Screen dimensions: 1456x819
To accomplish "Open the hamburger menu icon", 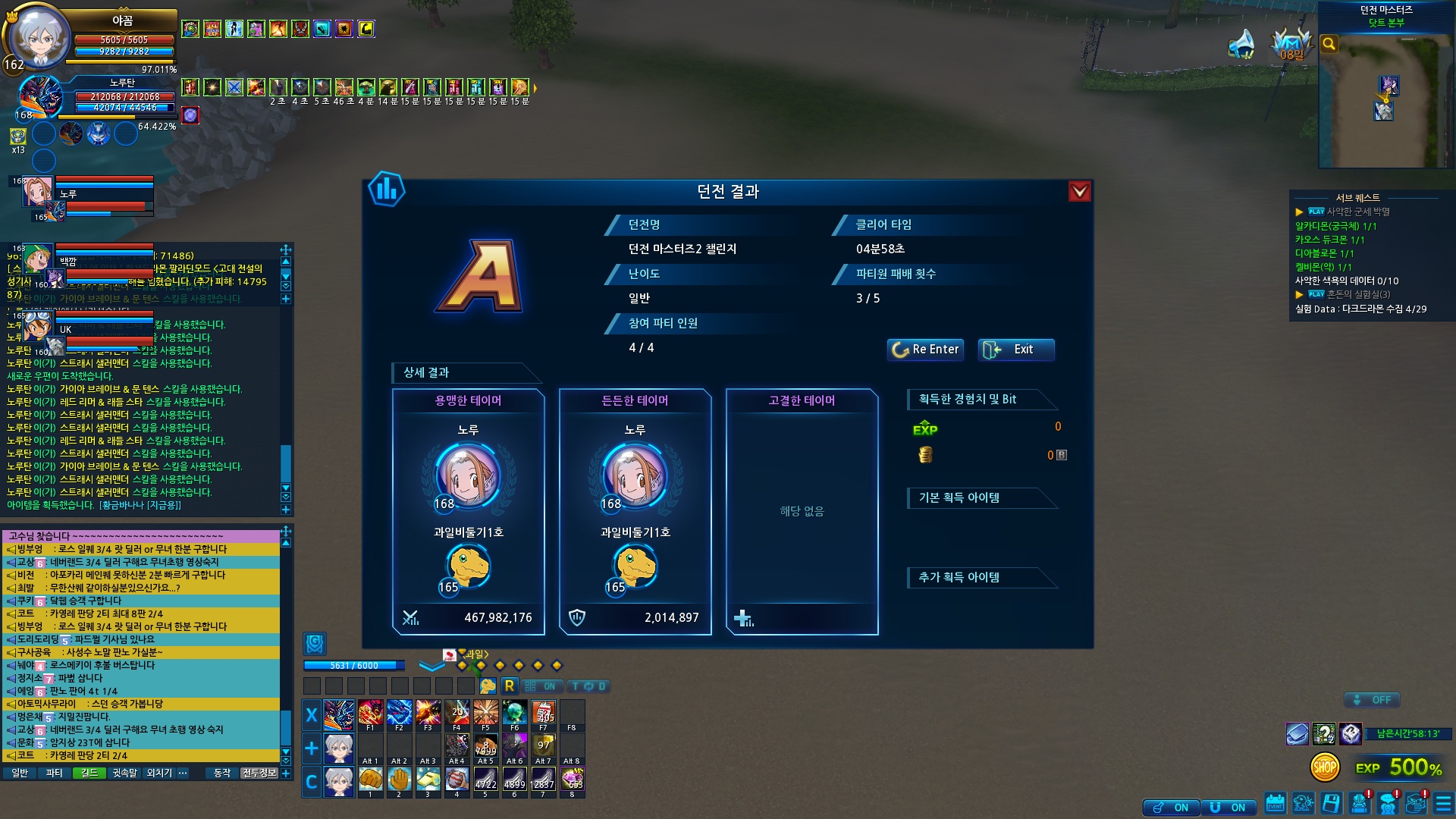I will click(x=1443, y=803).
